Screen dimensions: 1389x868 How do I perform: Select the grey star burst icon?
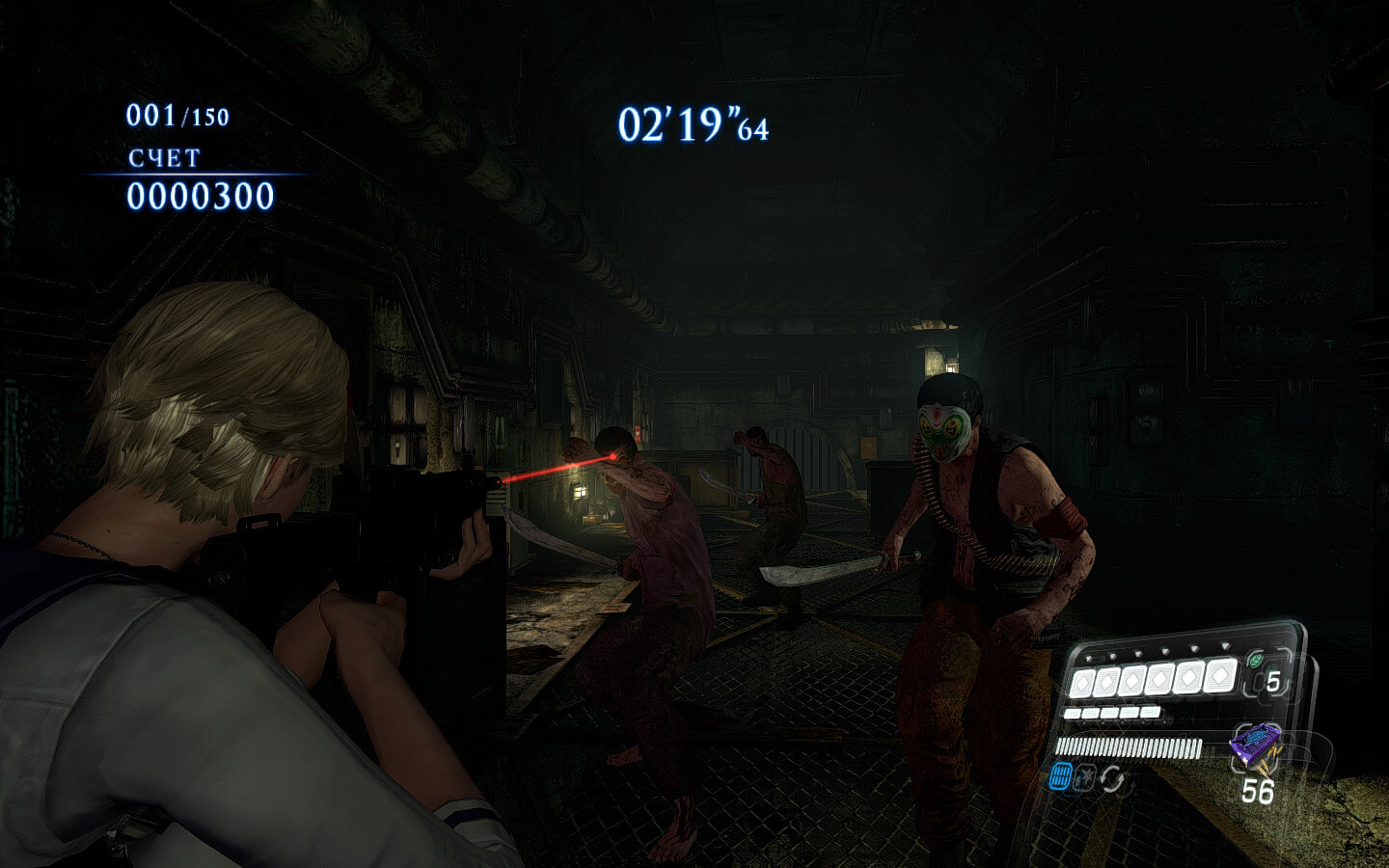click(1086, 777)
